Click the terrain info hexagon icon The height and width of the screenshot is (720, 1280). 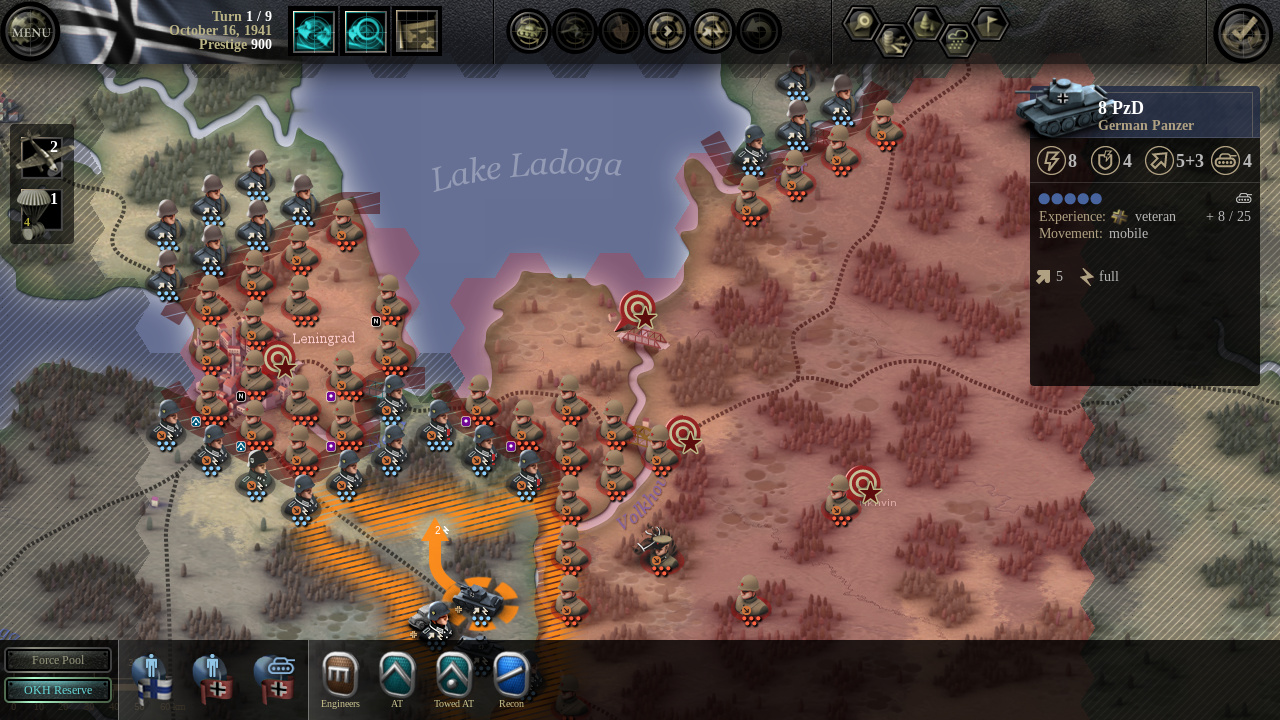point(925,22)
